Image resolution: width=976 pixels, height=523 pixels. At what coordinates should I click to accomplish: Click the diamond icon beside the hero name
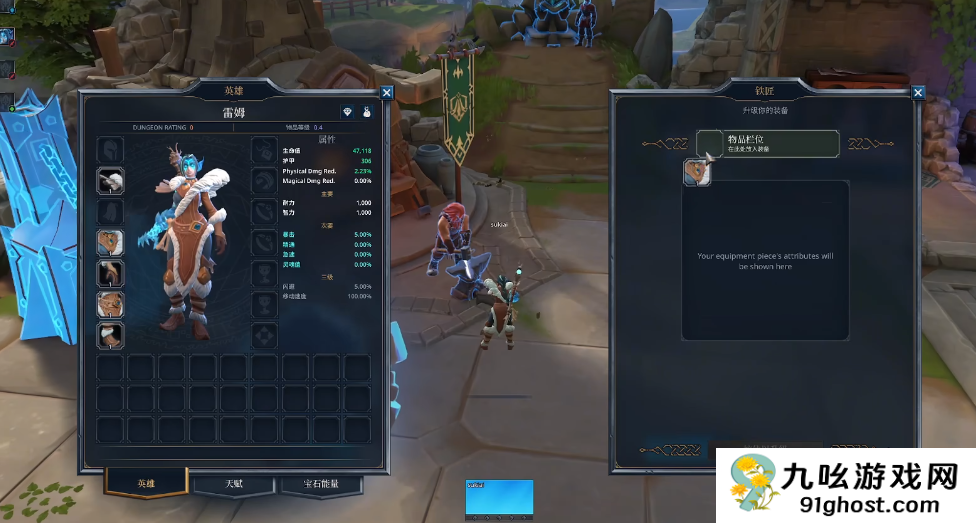[347, 112]
